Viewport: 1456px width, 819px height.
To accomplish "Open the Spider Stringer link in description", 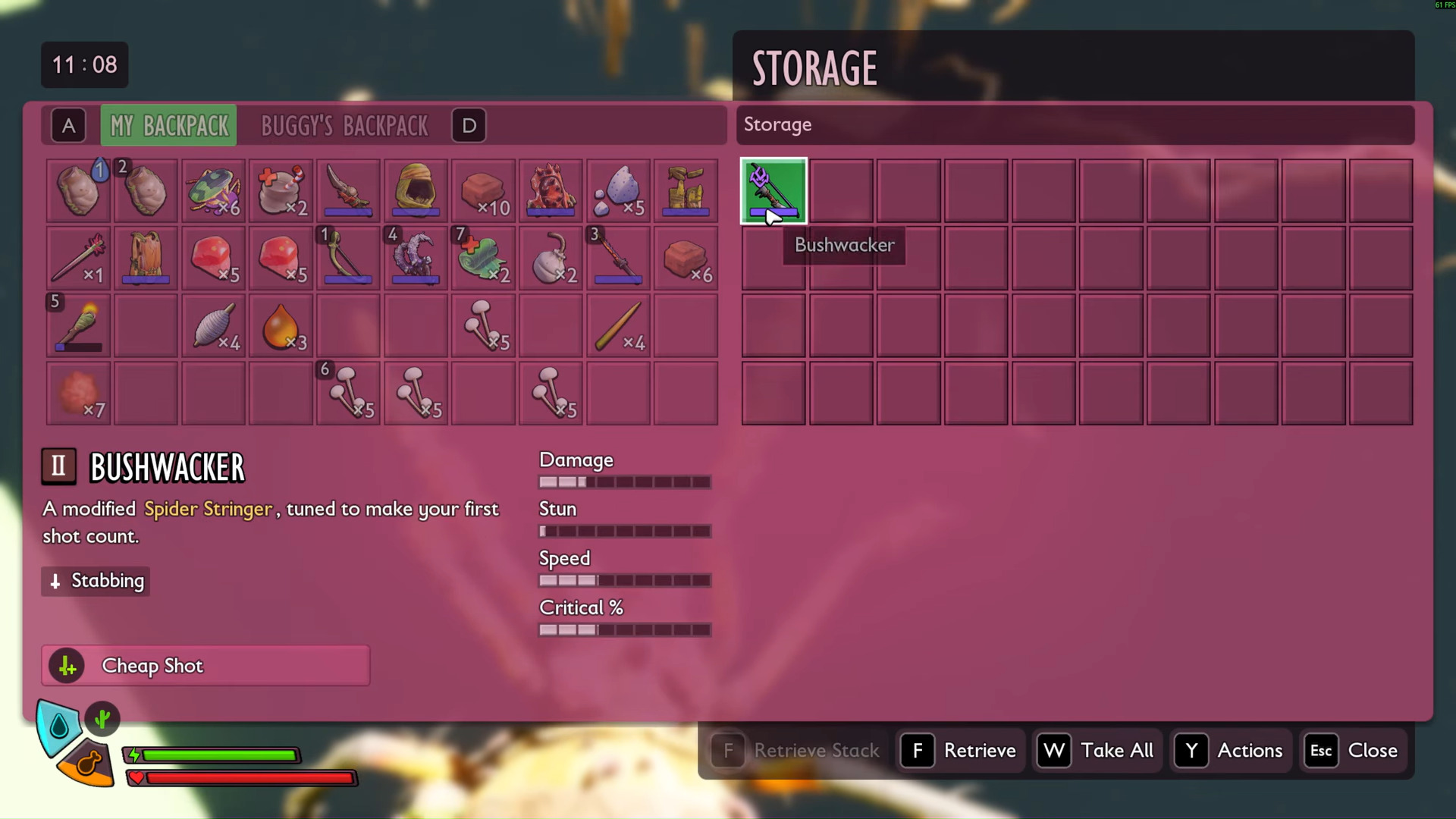I will (x=208, y=509).
